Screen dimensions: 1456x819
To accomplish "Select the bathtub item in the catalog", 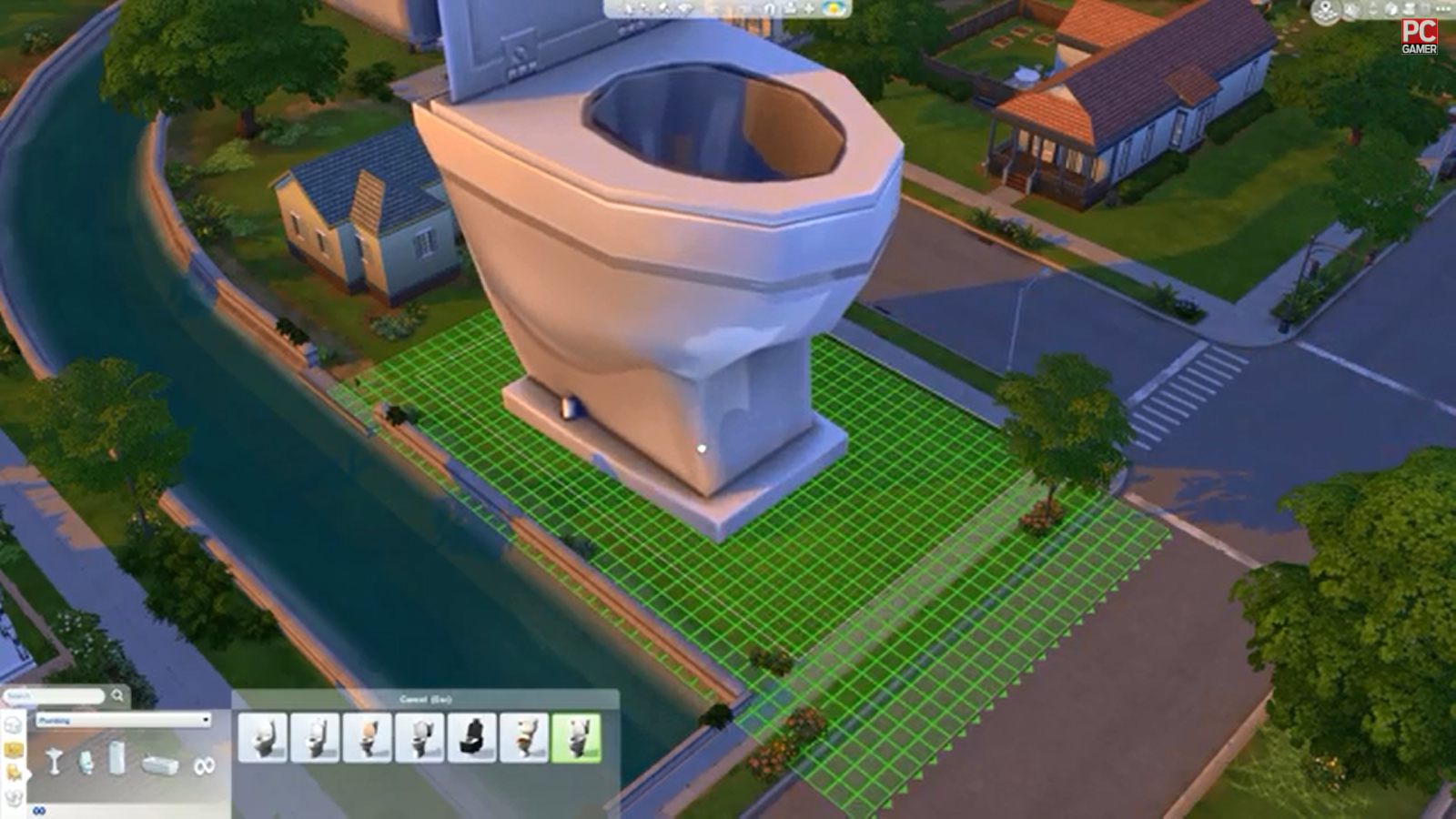I will (159, 763).
